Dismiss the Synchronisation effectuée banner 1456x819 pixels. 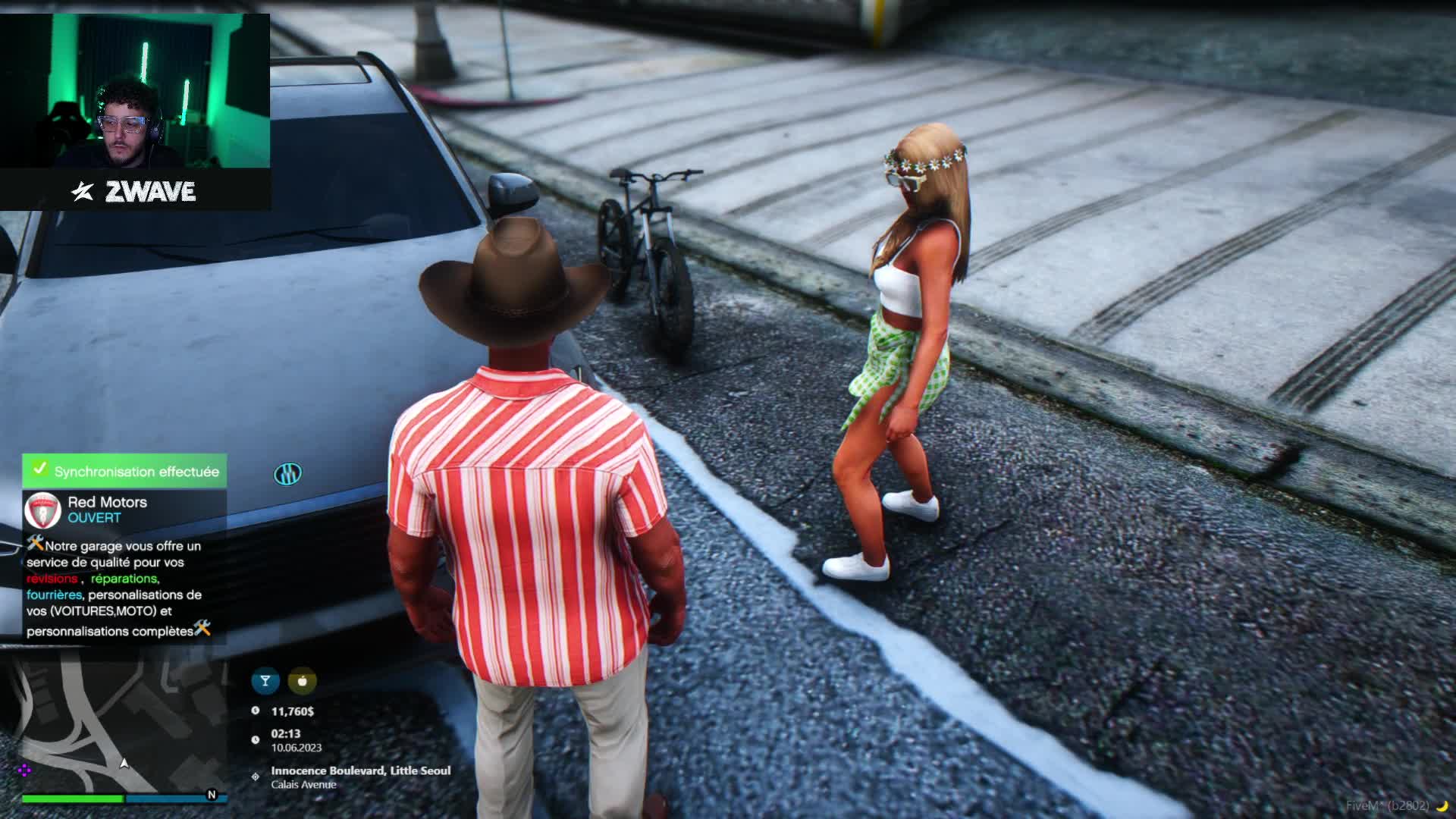[x=124, y=471]
